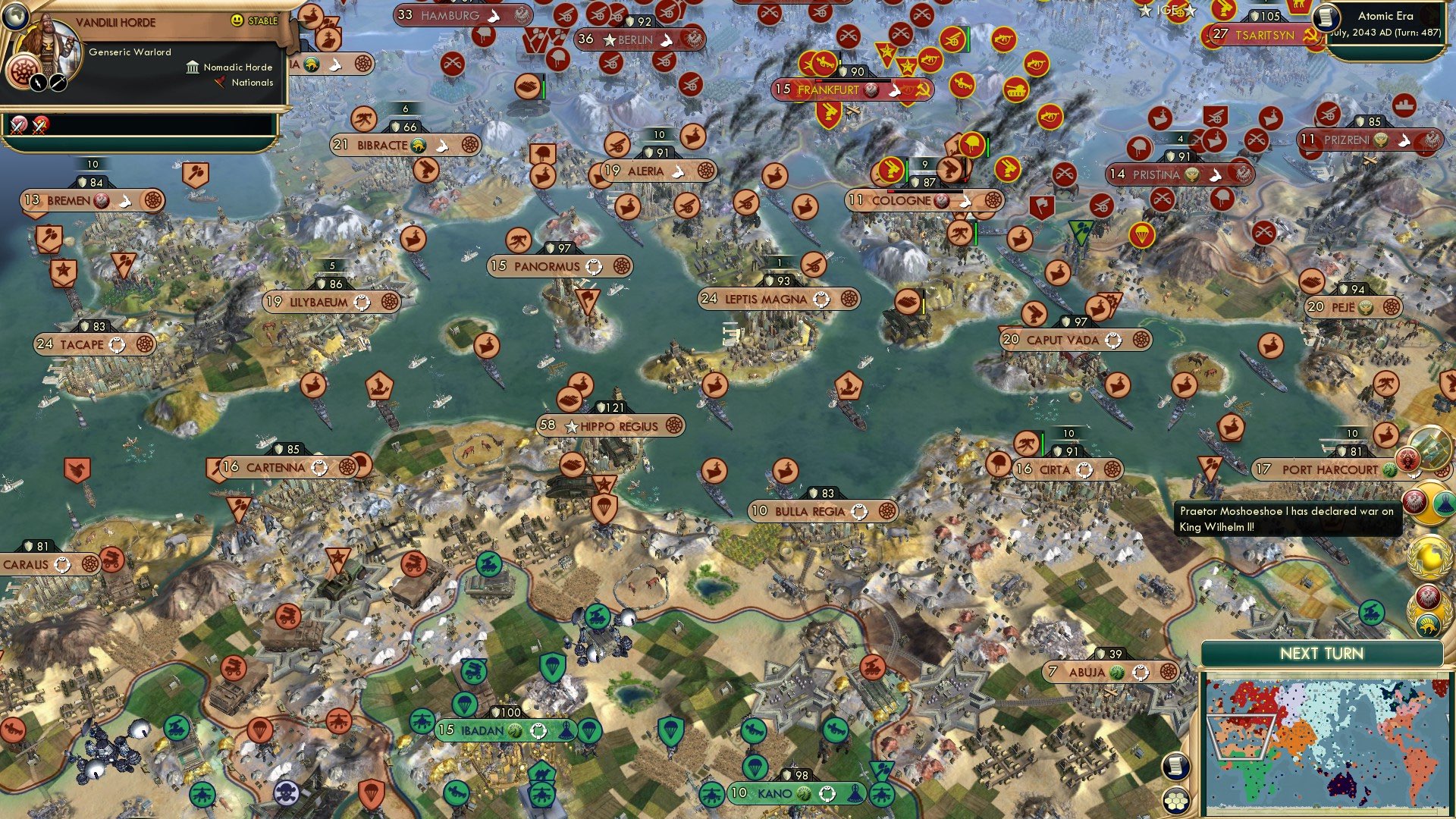Open the strategic view hexagon icon by the minimap
Image resolution: width=1456 pixels, height=819 pixels.
pos(1177,800)
